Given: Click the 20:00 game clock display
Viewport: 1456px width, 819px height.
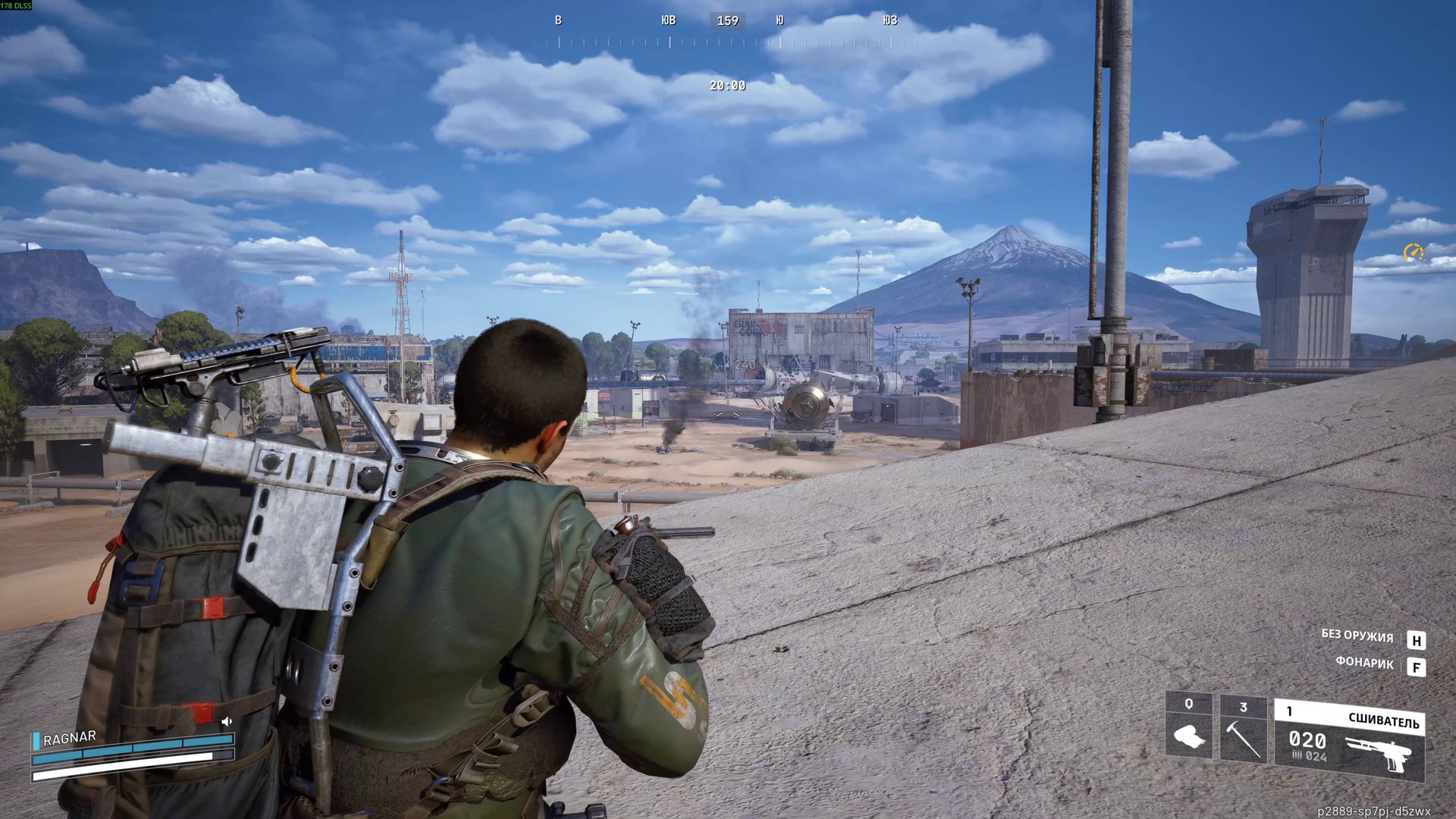Looking at the screenshot, I should (726, 86).
